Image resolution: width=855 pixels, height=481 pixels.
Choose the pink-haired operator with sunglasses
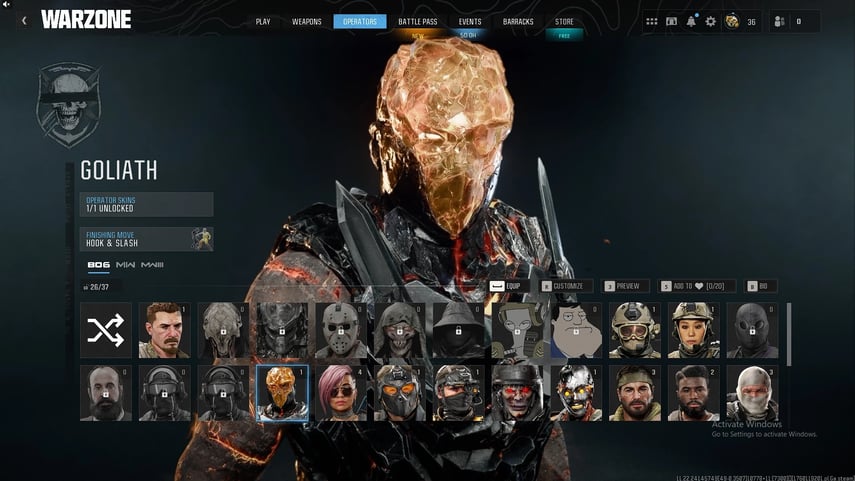(341, 393)
